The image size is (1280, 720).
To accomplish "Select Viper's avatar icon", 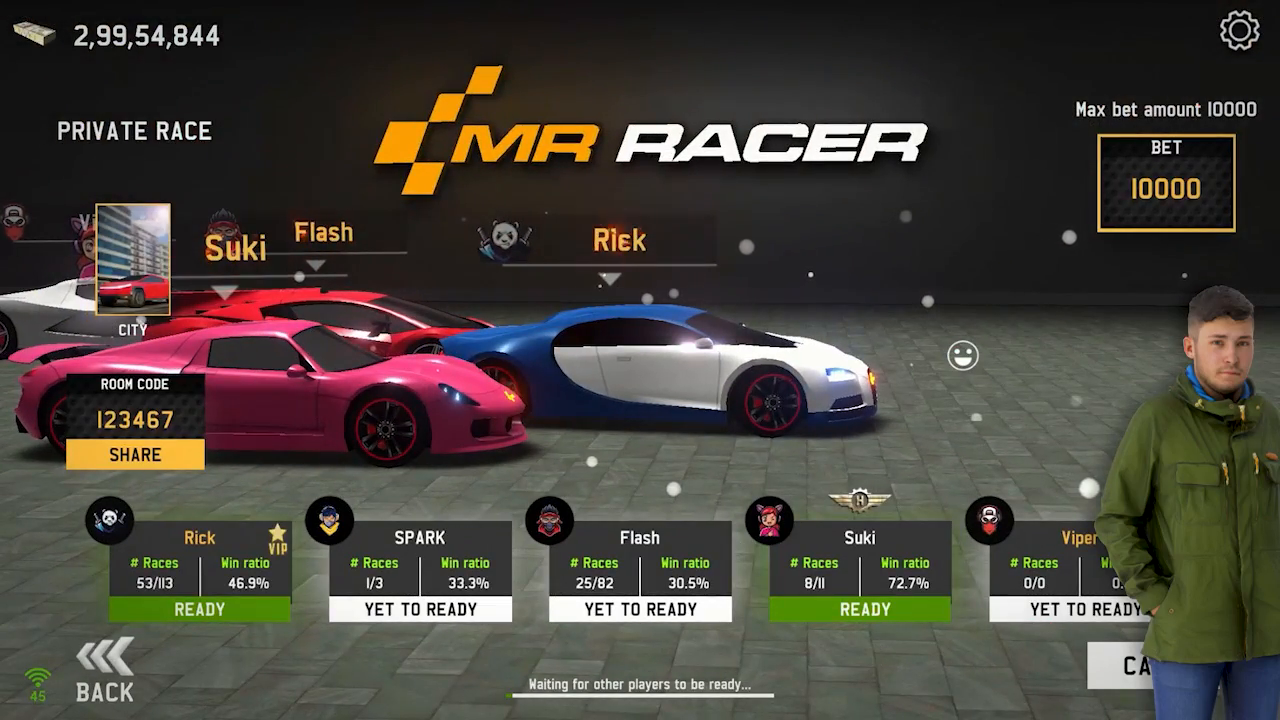I will (990, 520).
